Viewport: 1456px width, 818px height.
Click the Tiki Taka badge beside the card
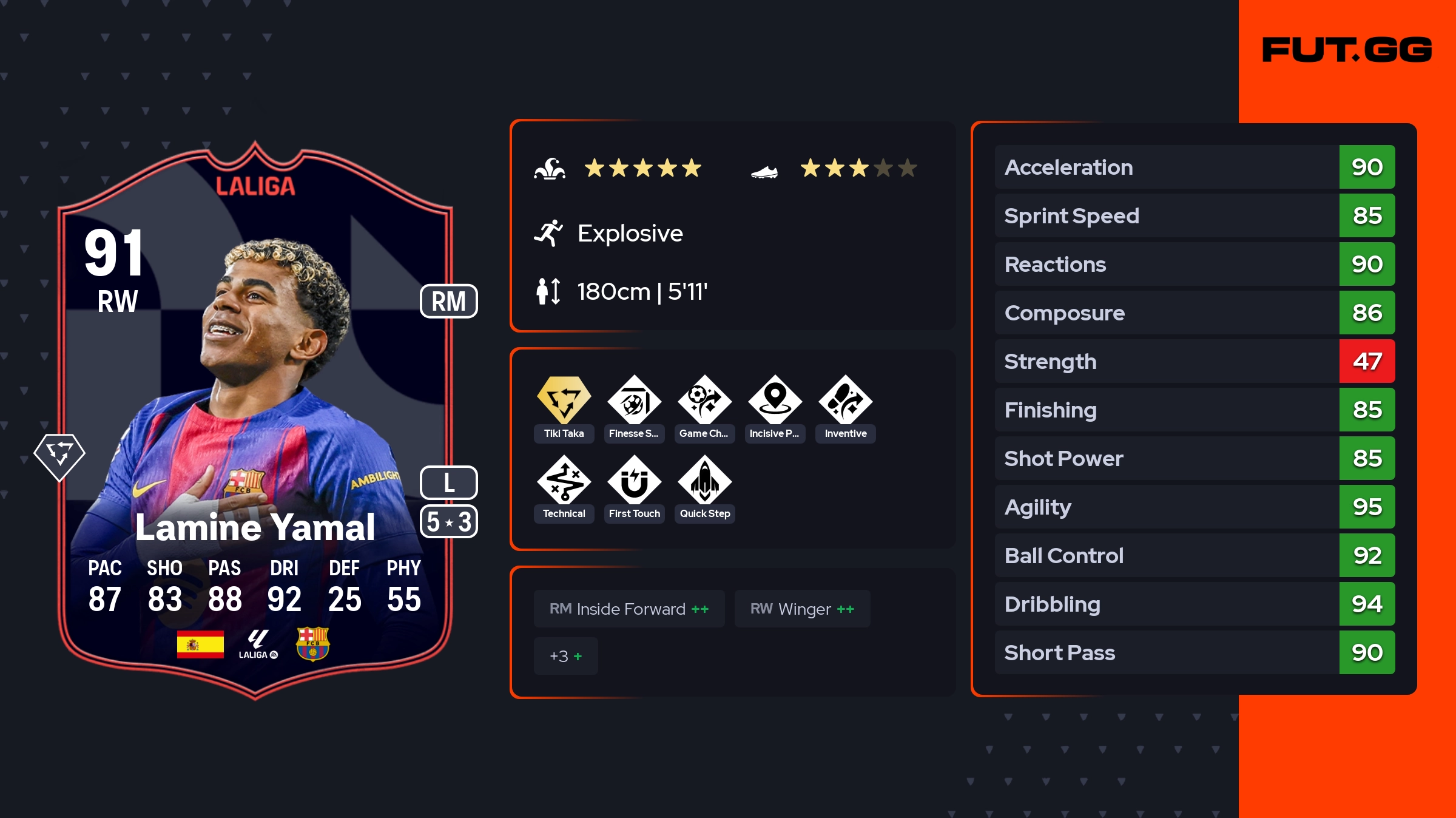click(59, 456)
